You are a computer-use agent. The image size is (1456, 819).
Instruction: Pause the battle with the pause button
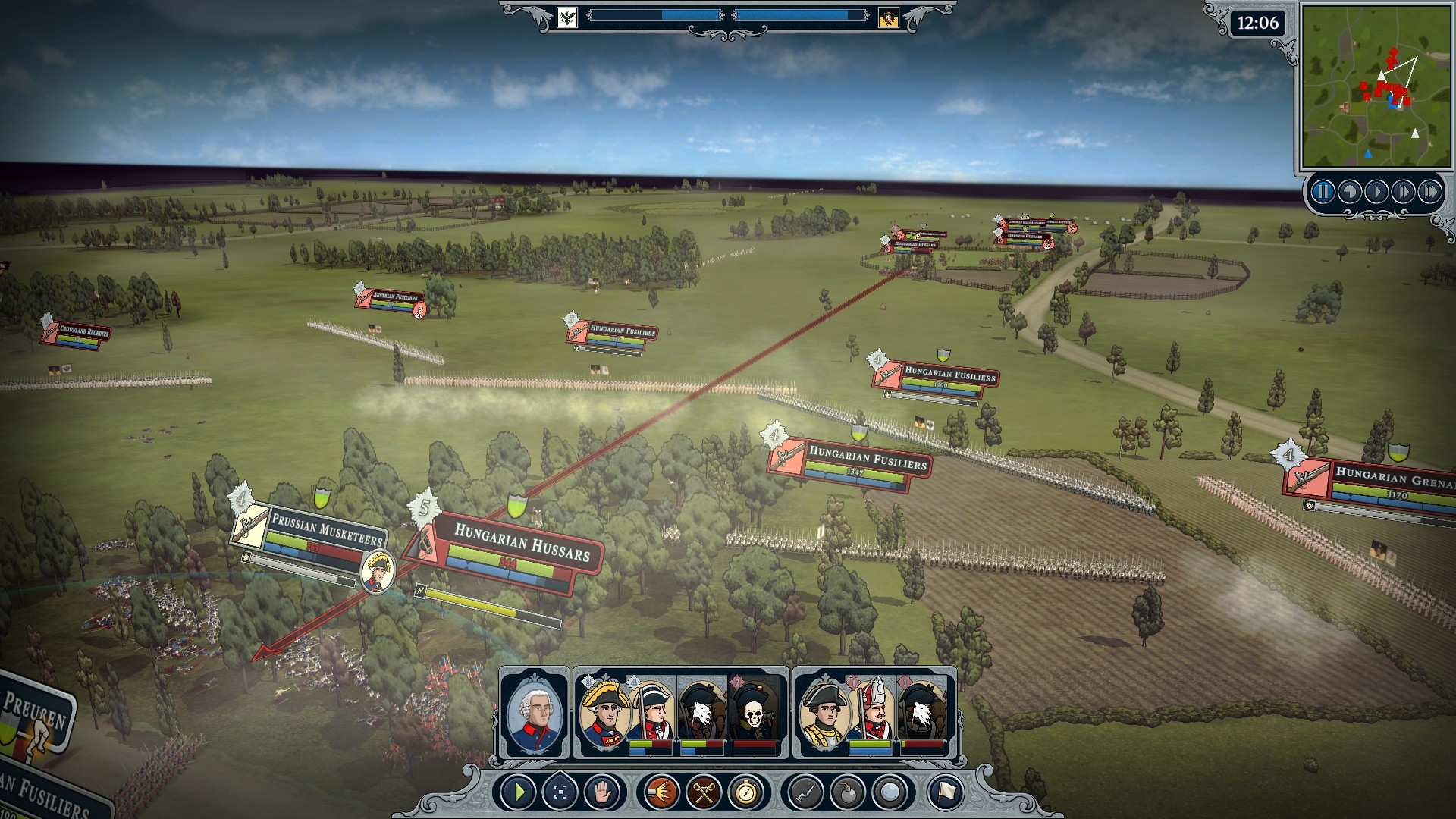click(x=1323, y=192)
